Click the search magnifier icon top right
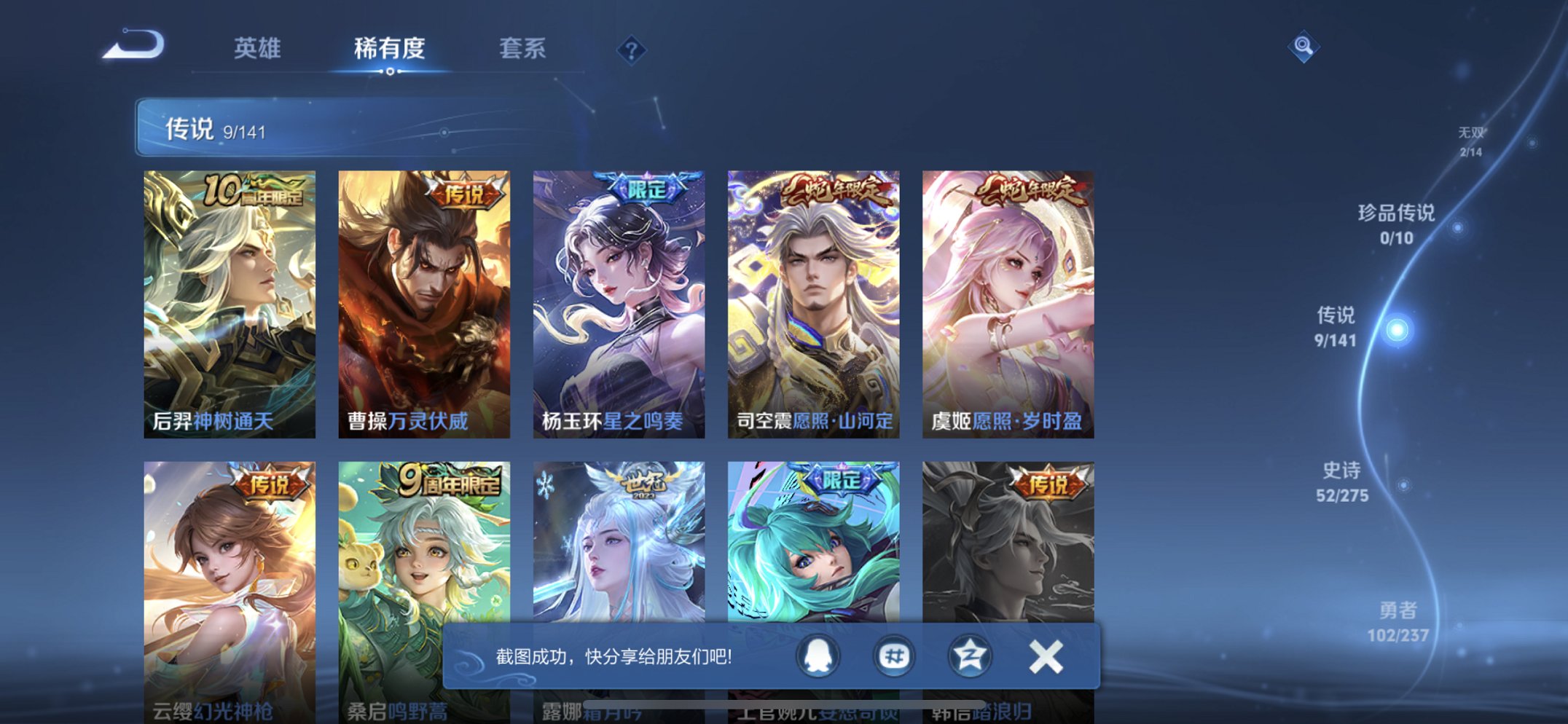 coord(1304,47)
